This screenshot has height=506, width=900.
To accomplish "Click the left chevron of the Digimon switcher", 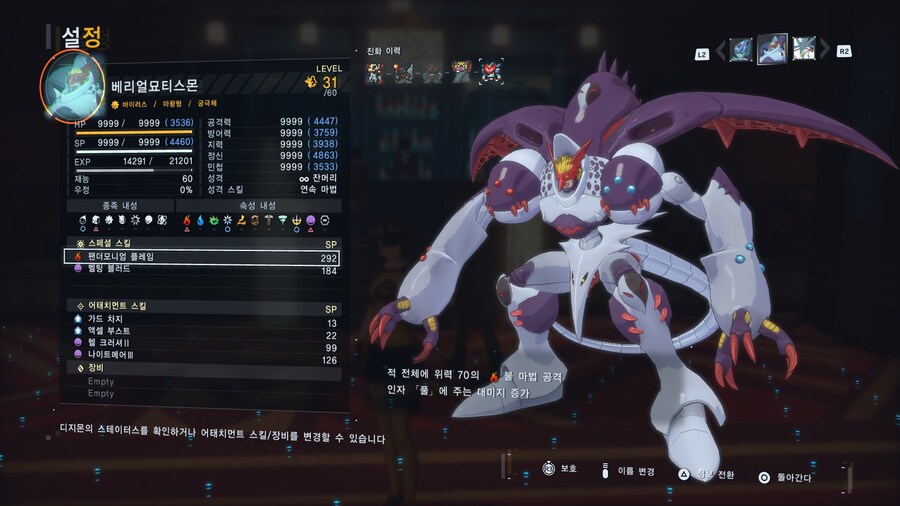I will pyautogui.click(x=718, y=50).
